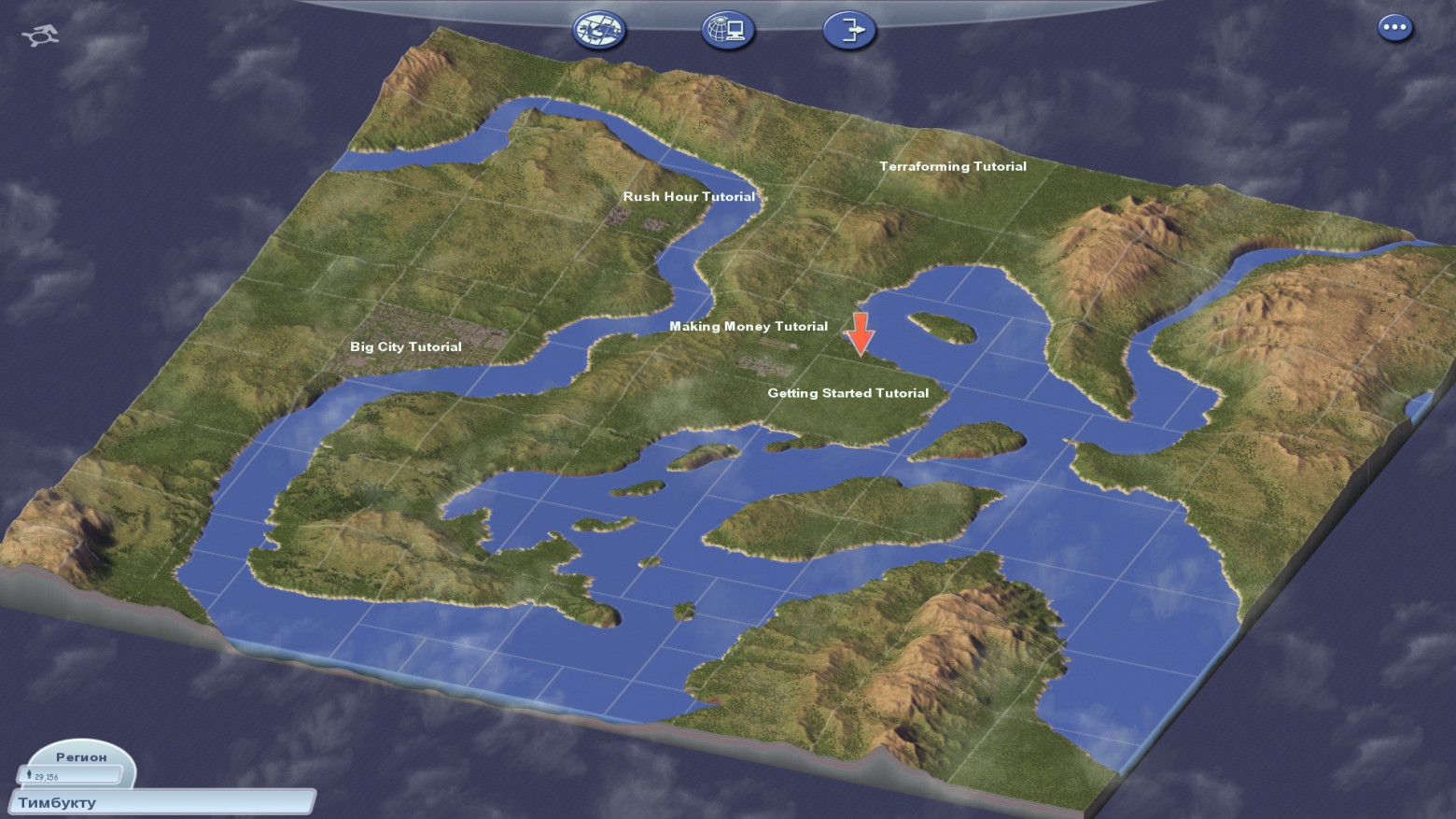Pick the Getting Started Tutorial city
This screenshot has height=819, width=1456.
pos(847,393)
